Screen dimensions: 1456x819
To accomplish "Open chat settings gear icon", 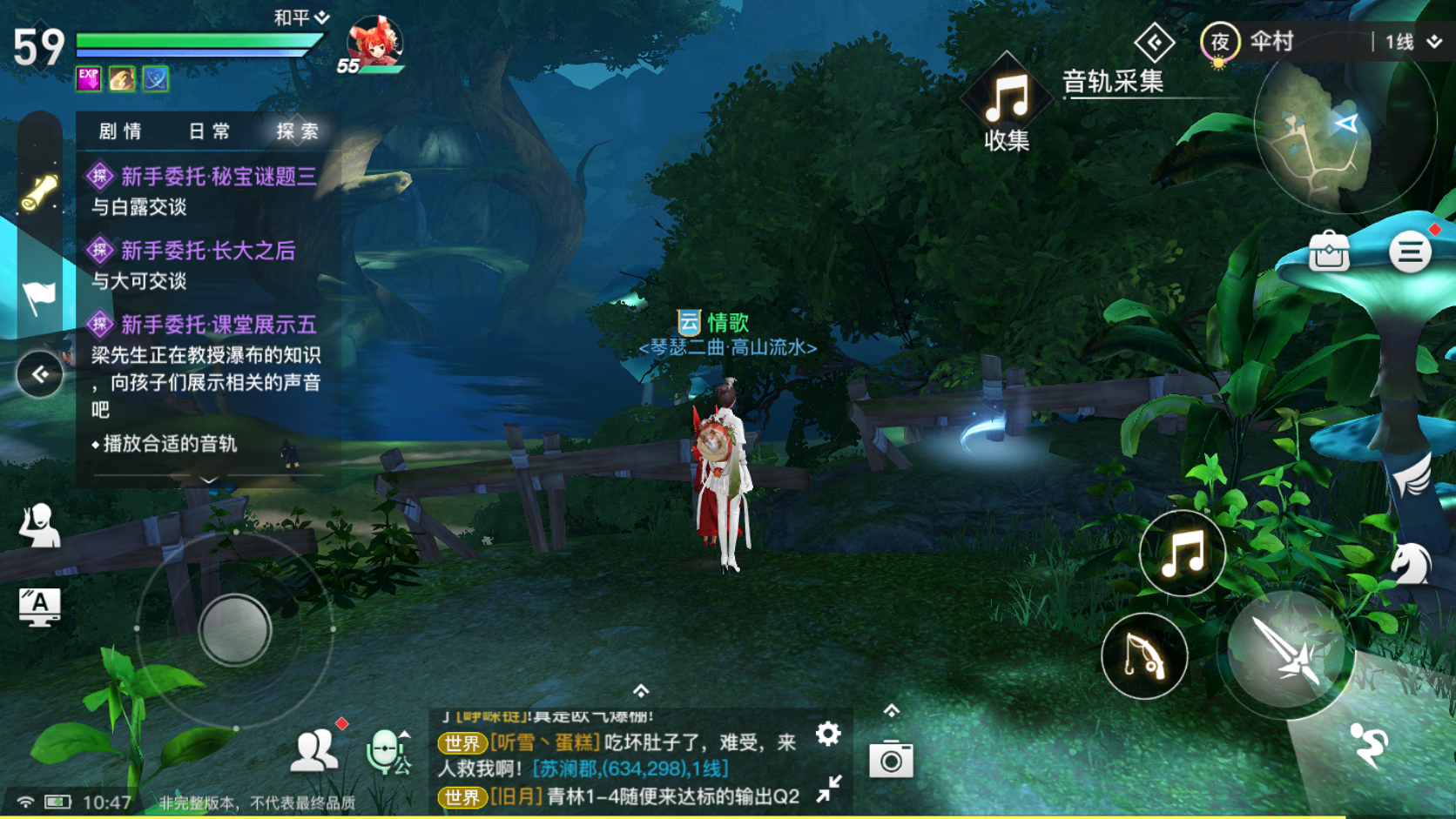I will [x=828, y=735].
